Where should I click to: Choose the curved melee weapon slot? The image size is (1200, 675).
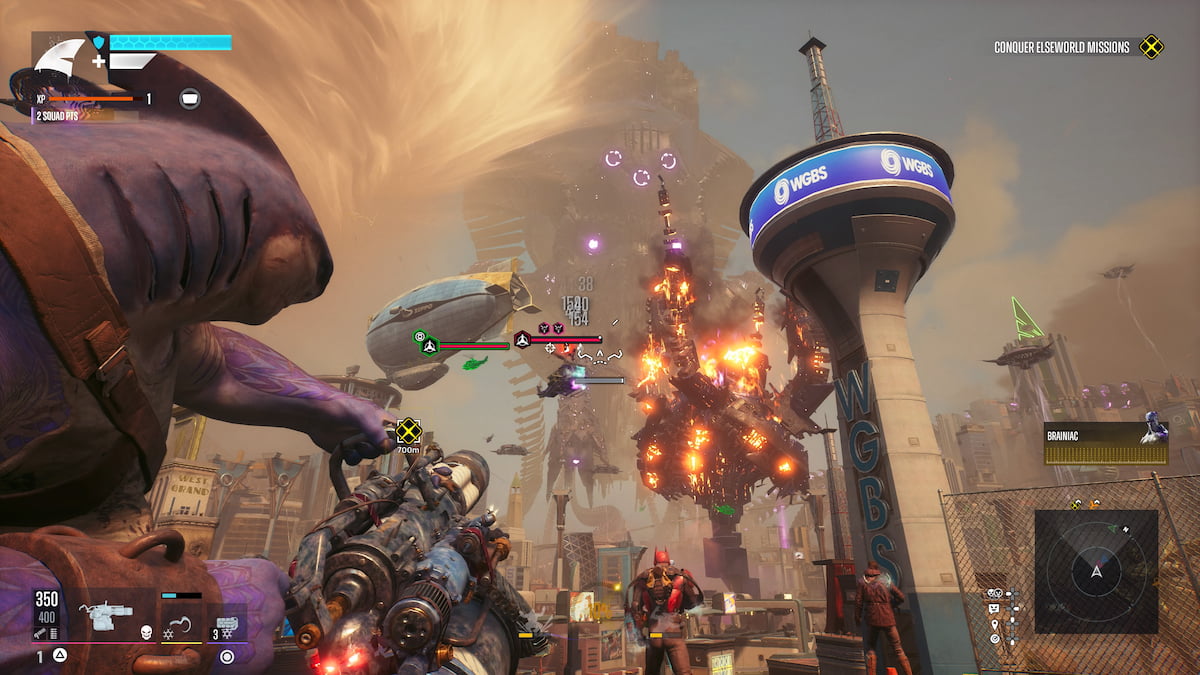click(181, 622)
